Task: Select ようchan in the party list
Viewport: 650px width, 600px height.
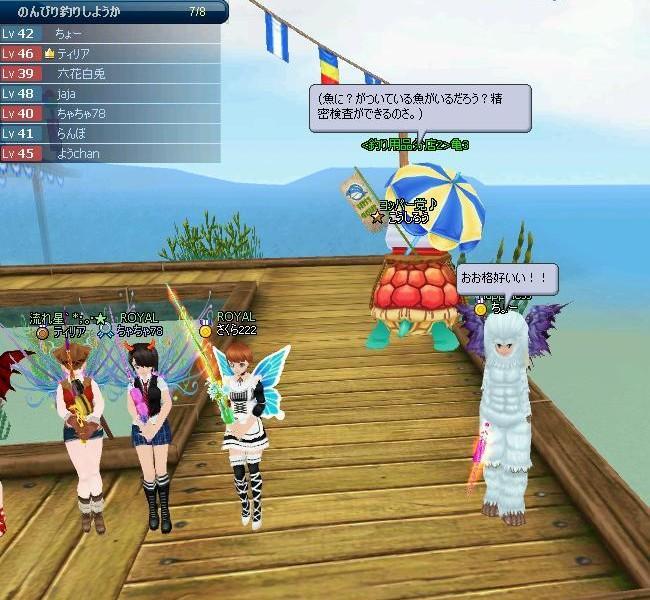Action: coord(110,154)
